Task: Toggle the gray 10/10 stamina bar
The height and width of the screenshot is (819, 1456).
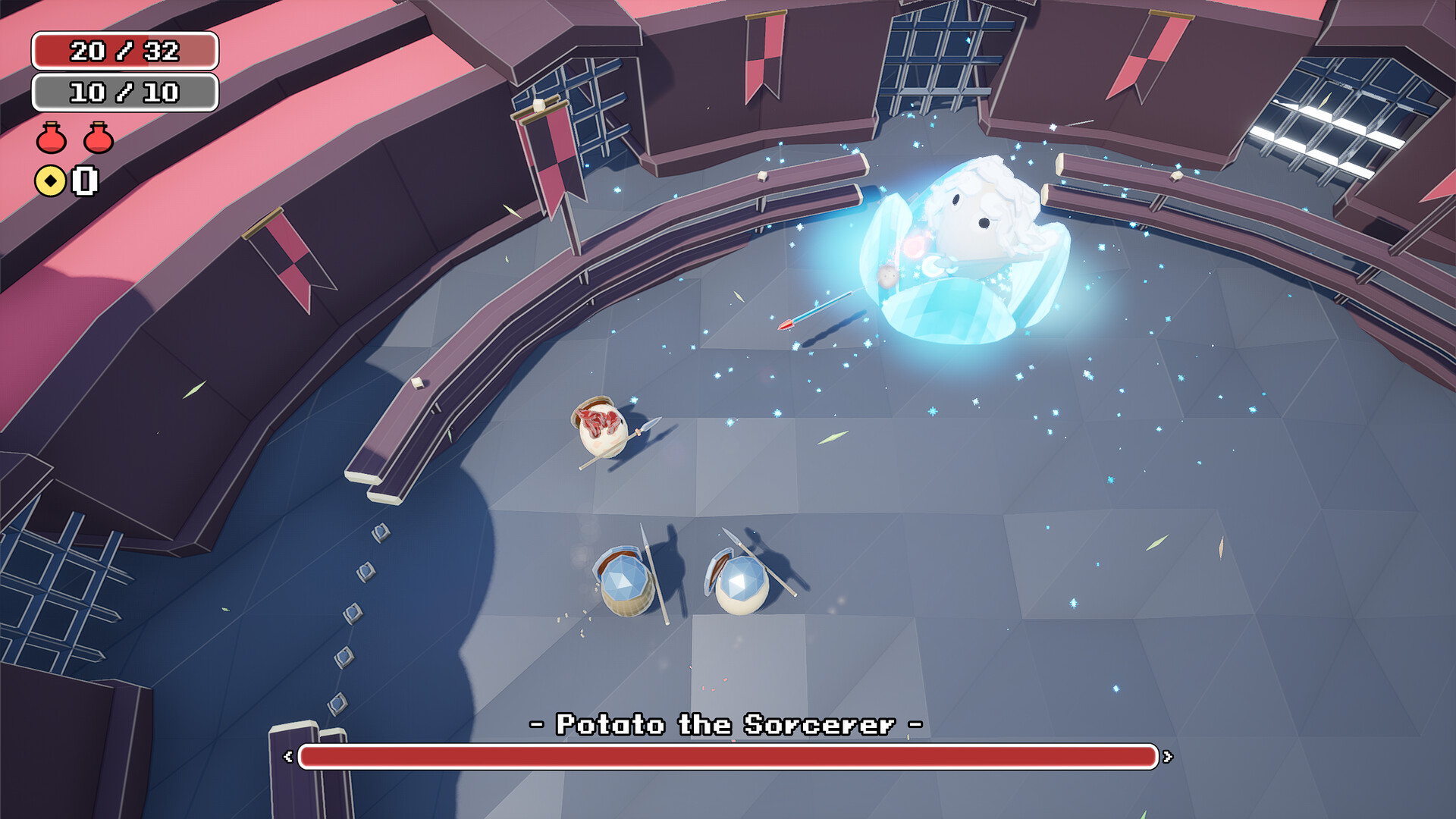Action: click(x=124, y=93)
